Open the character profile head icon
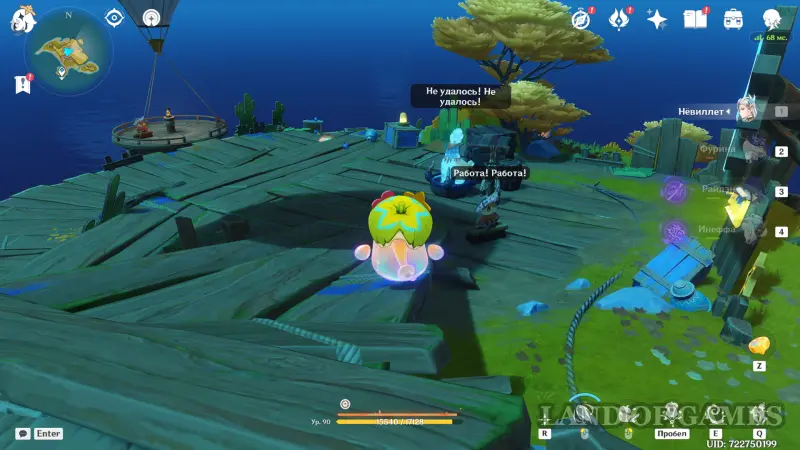800x450 pixels. tap(771, 19)
